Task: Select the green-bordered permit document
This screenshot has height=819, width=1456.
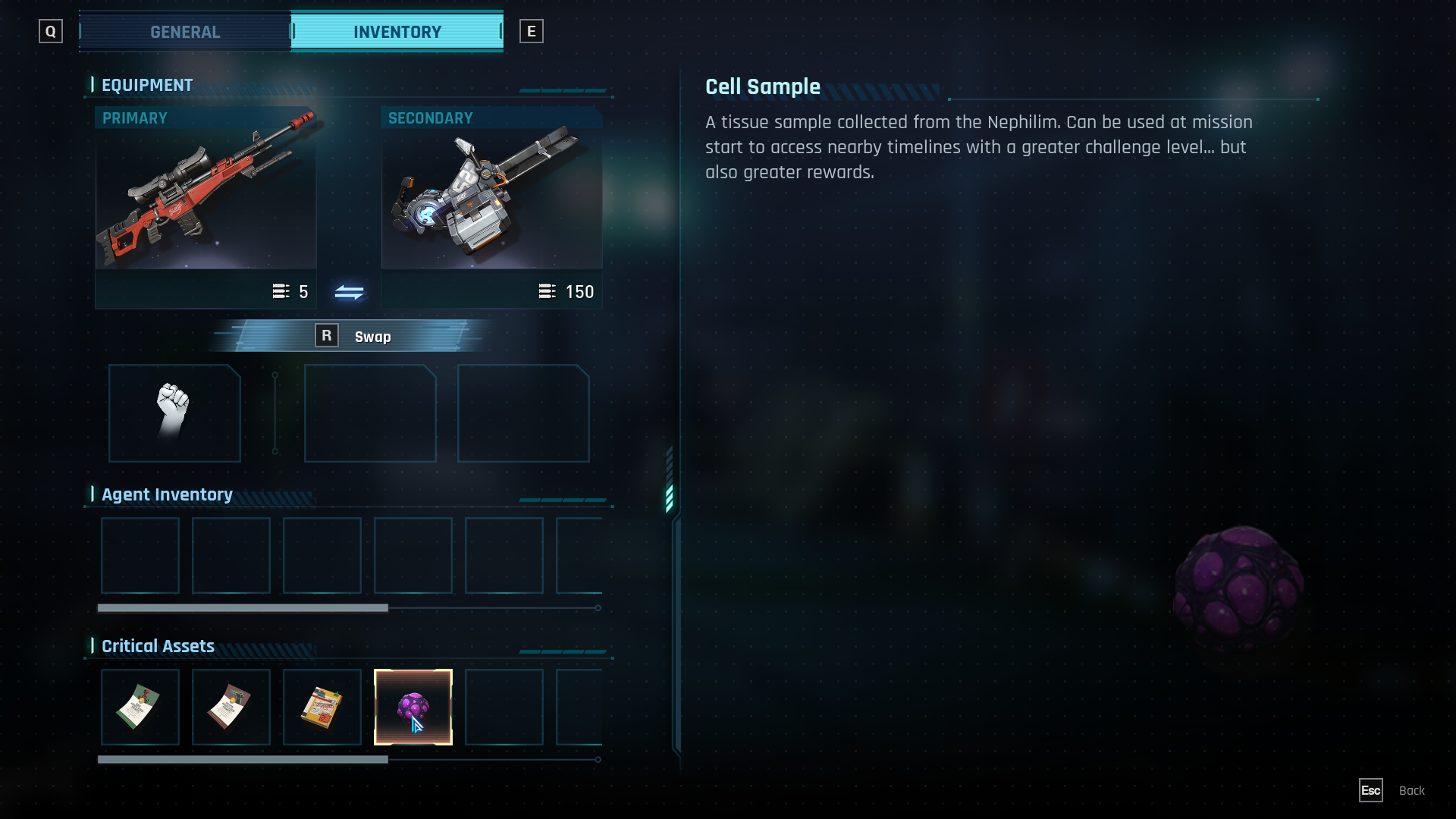Action: click(140, 707)
